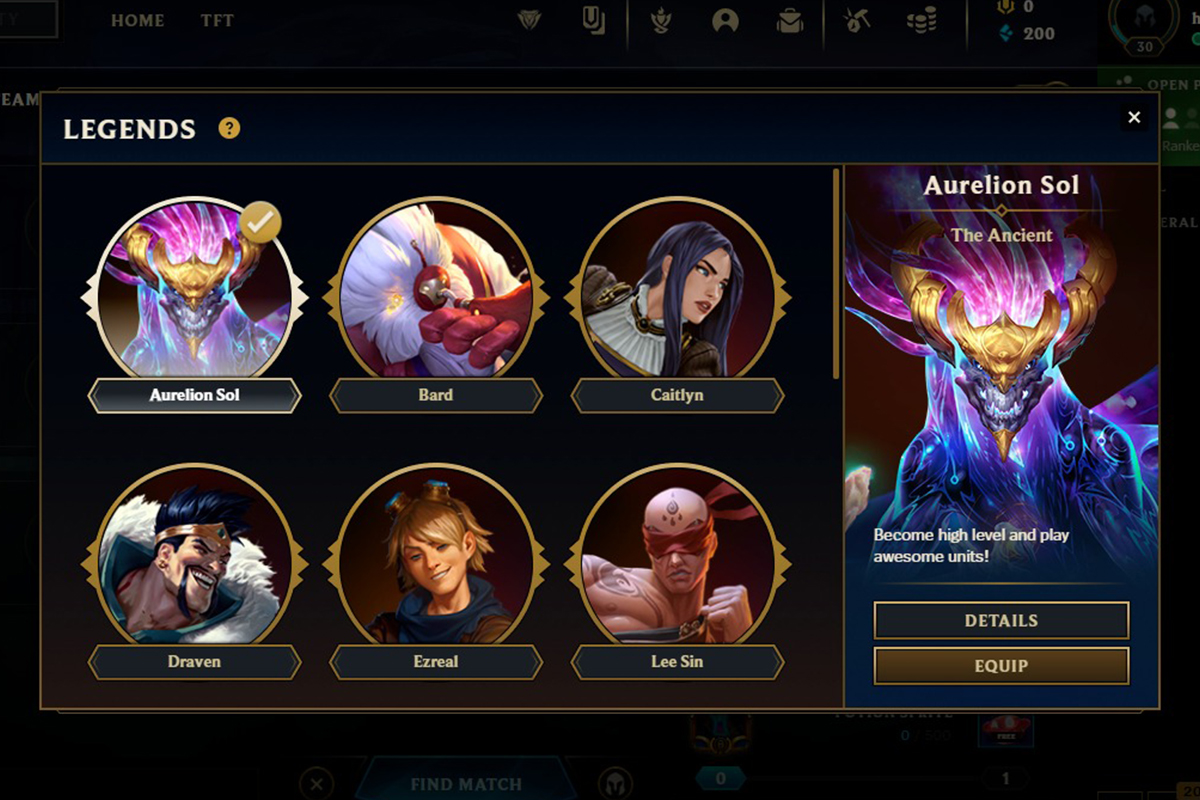Viewport: 1200px width, 800px height.
Task: Open the store coins icon
Action: tap(921, 21)
